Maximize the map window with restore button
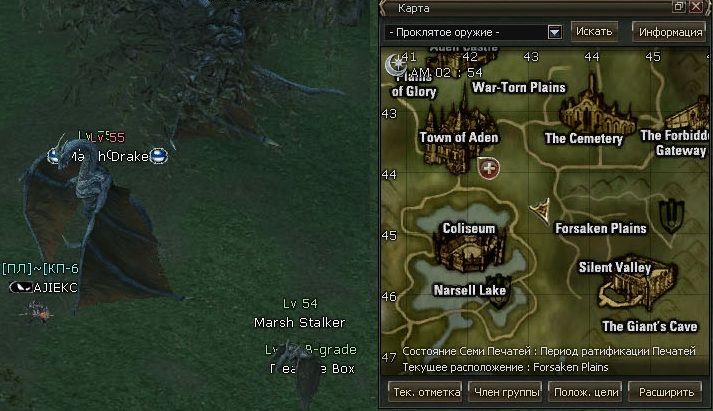This screenshot has height=411, width=713. point(679,7)
